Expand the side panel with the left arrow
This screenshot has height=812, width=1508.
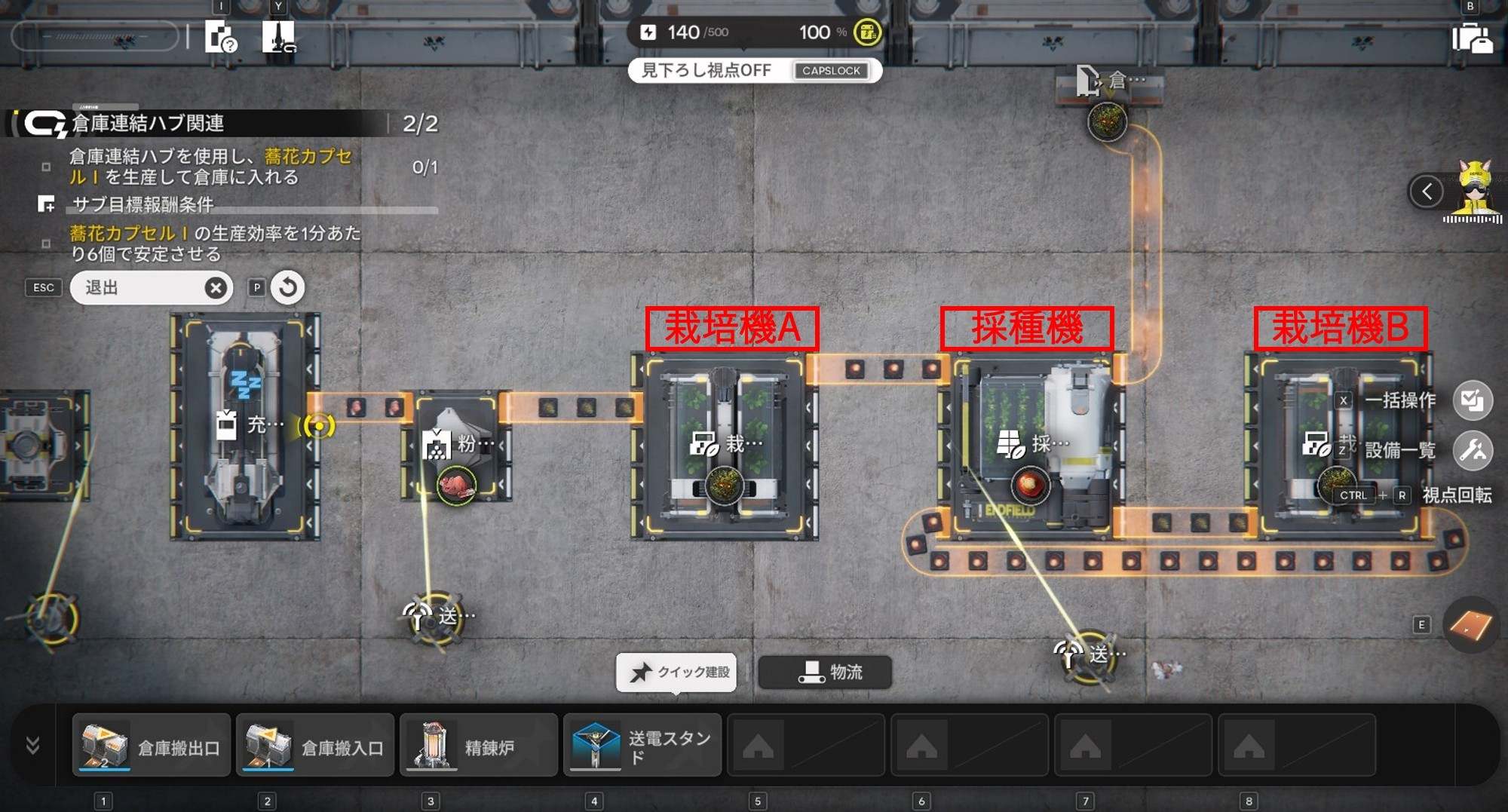tap(1427, 192)
